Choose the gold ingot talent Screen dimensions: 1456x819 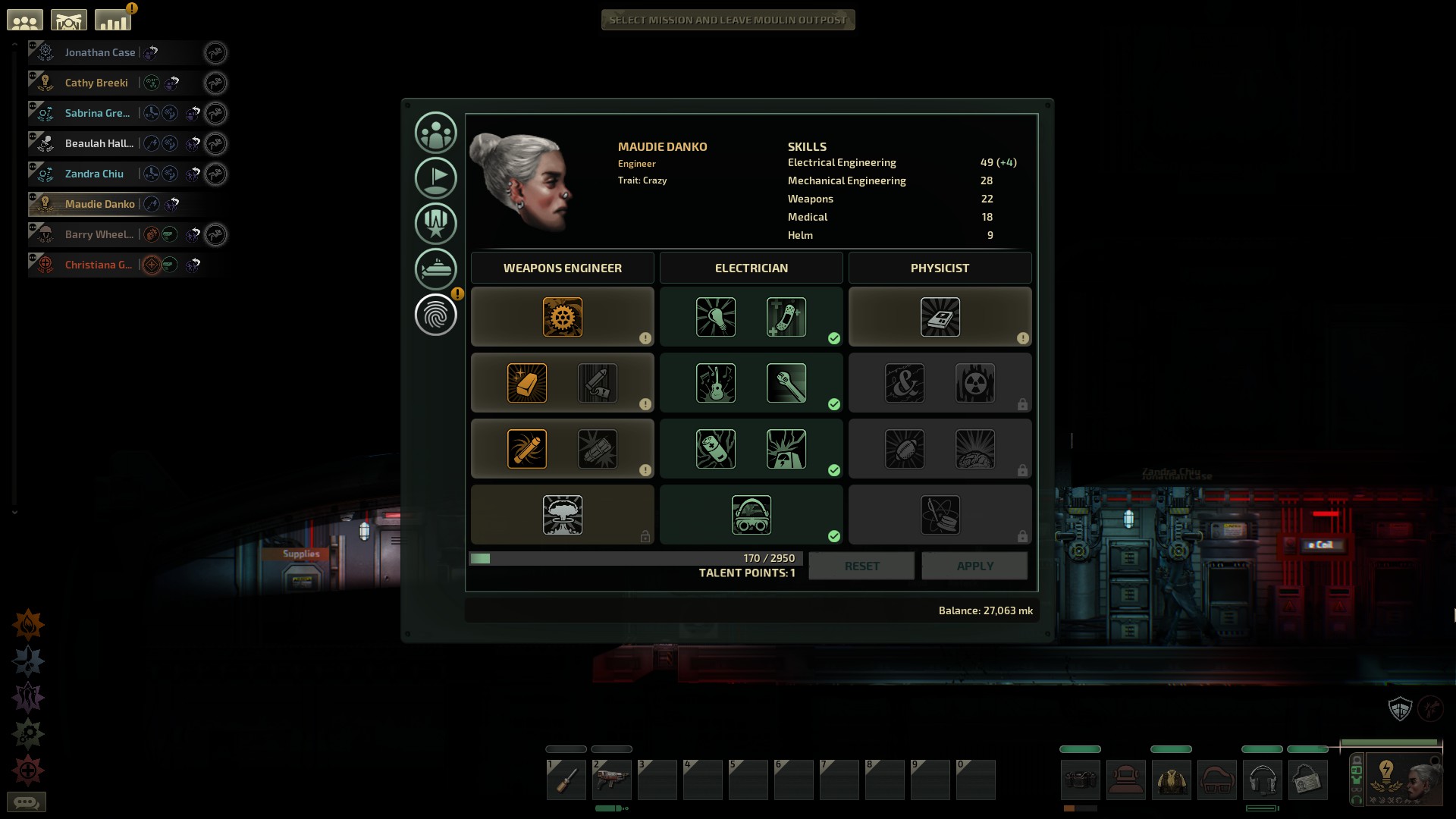[527, 383]
